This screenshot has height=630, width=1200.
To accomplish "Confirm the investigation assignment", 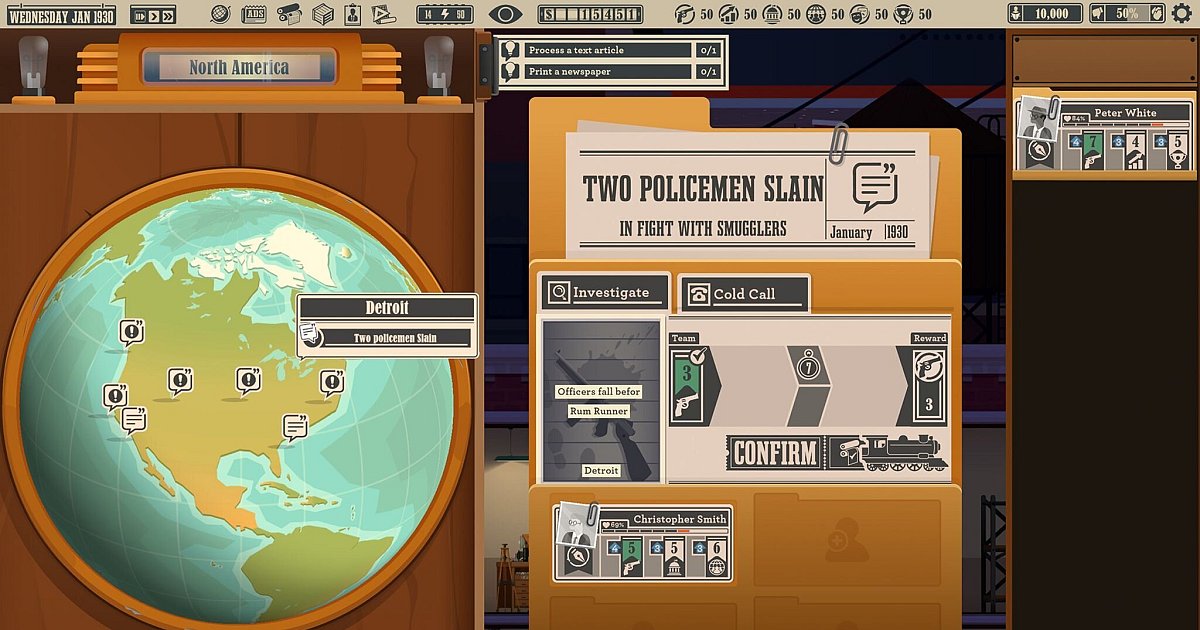I will pos(775,453).
